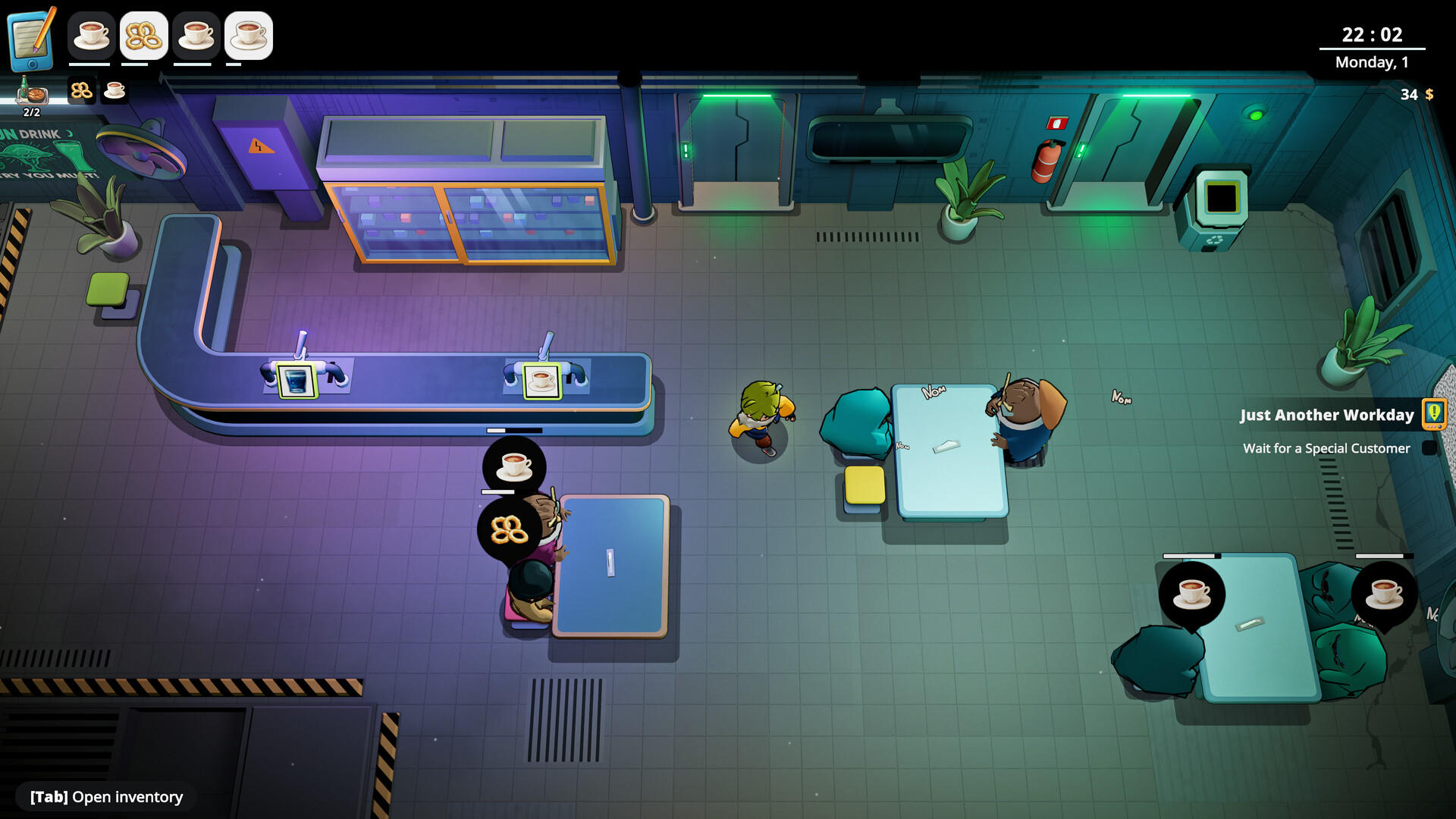This screenshot has width=1456, height=819.
Task: Expand the Just Another Workday quest entry
Action: coord(1327,415)
